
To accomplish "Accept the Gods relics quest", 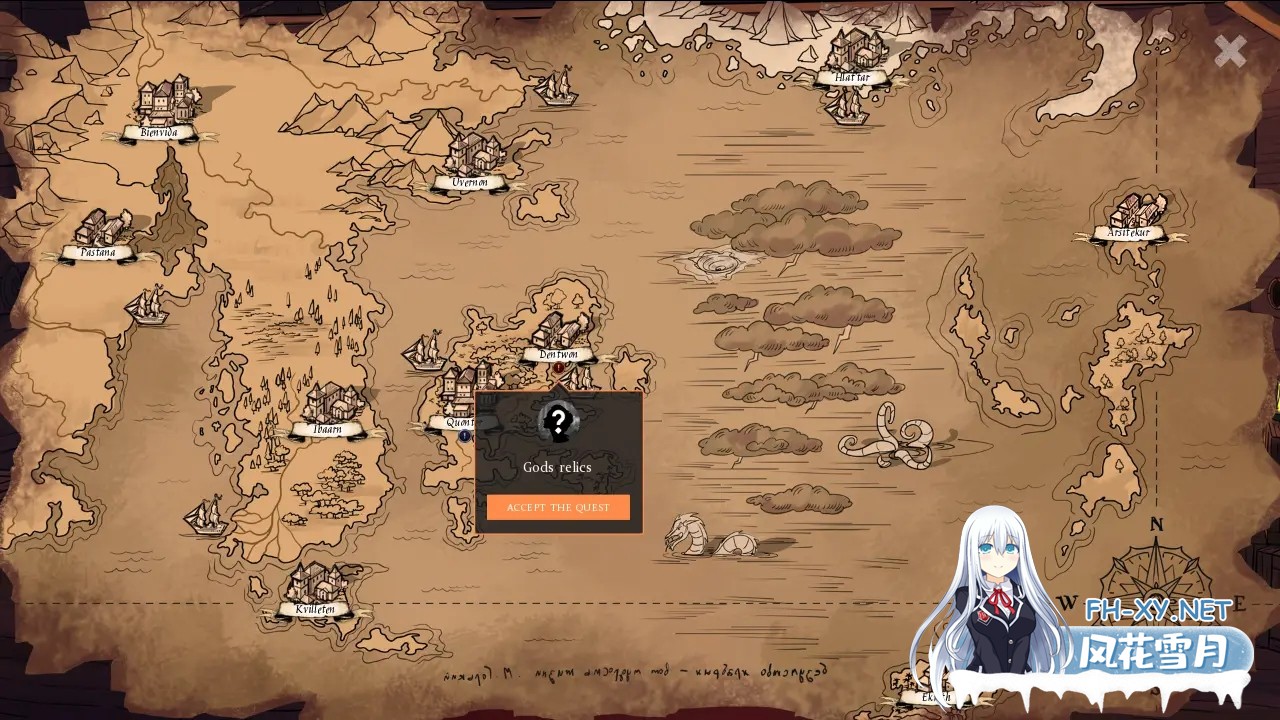I will point(558,507).
